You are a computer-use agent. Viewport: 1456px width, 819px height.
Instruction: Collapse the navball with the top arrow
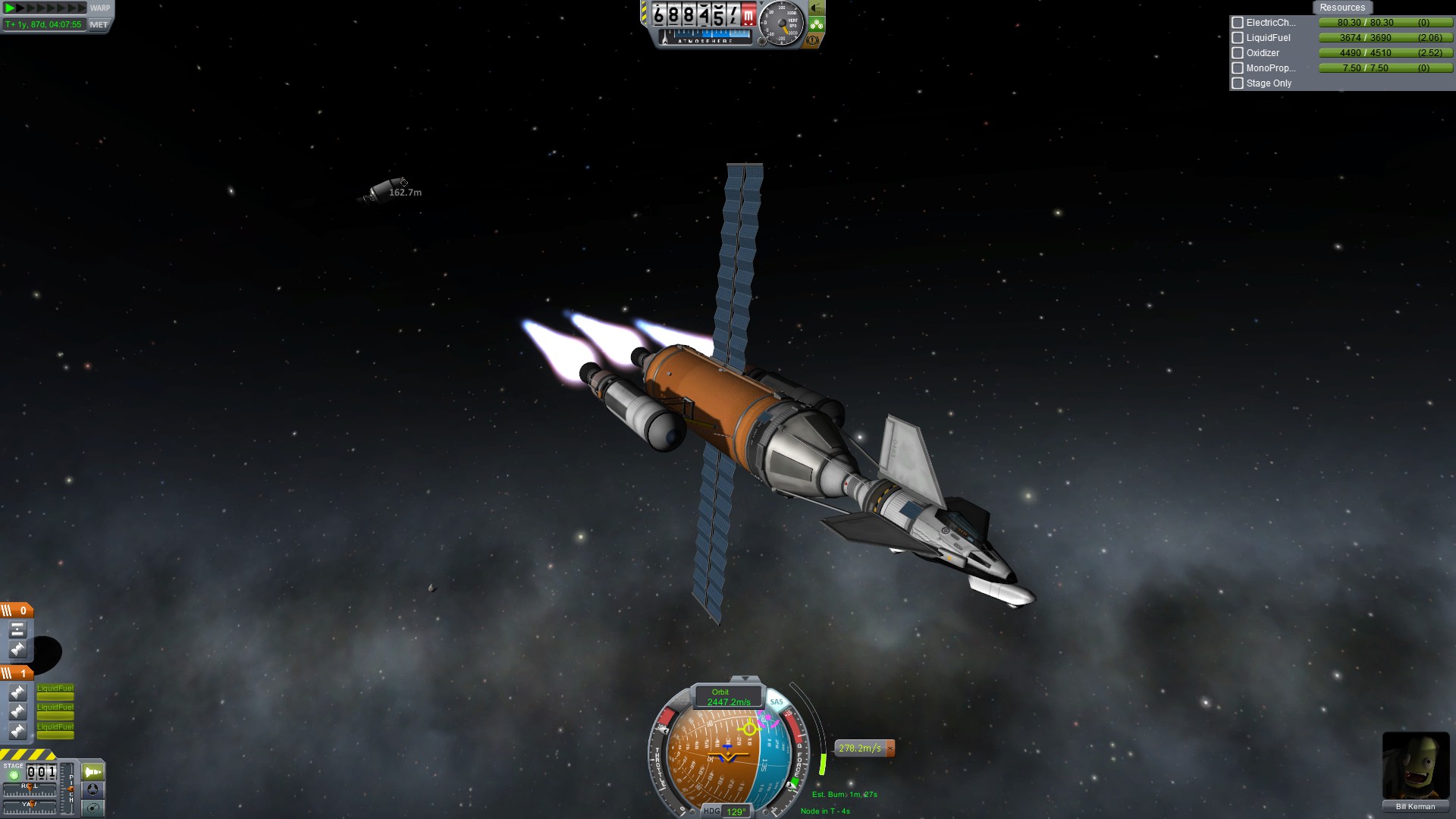[745, 679]
